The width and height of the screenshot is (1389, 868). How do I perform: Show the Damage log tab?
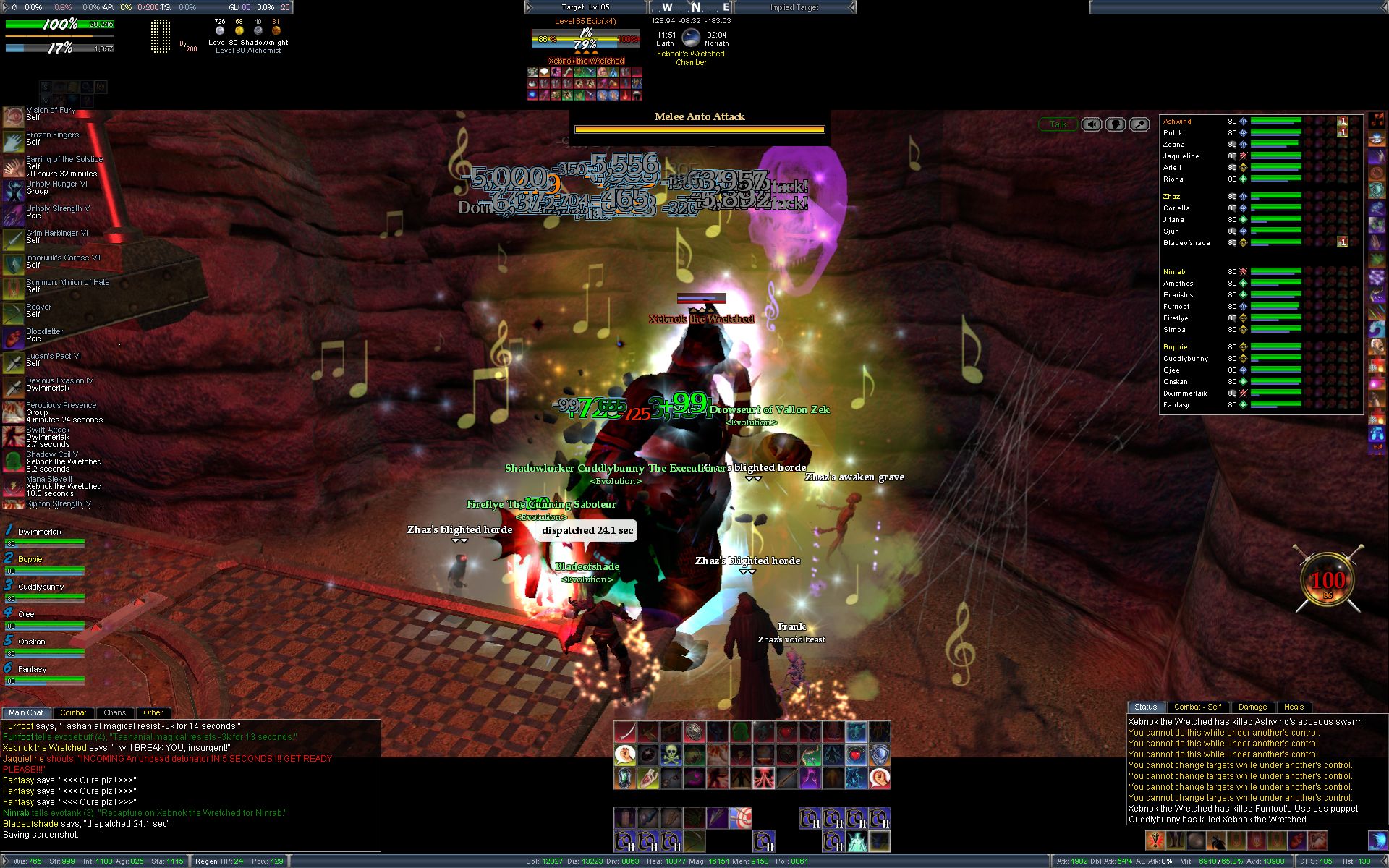(1252, 707)
